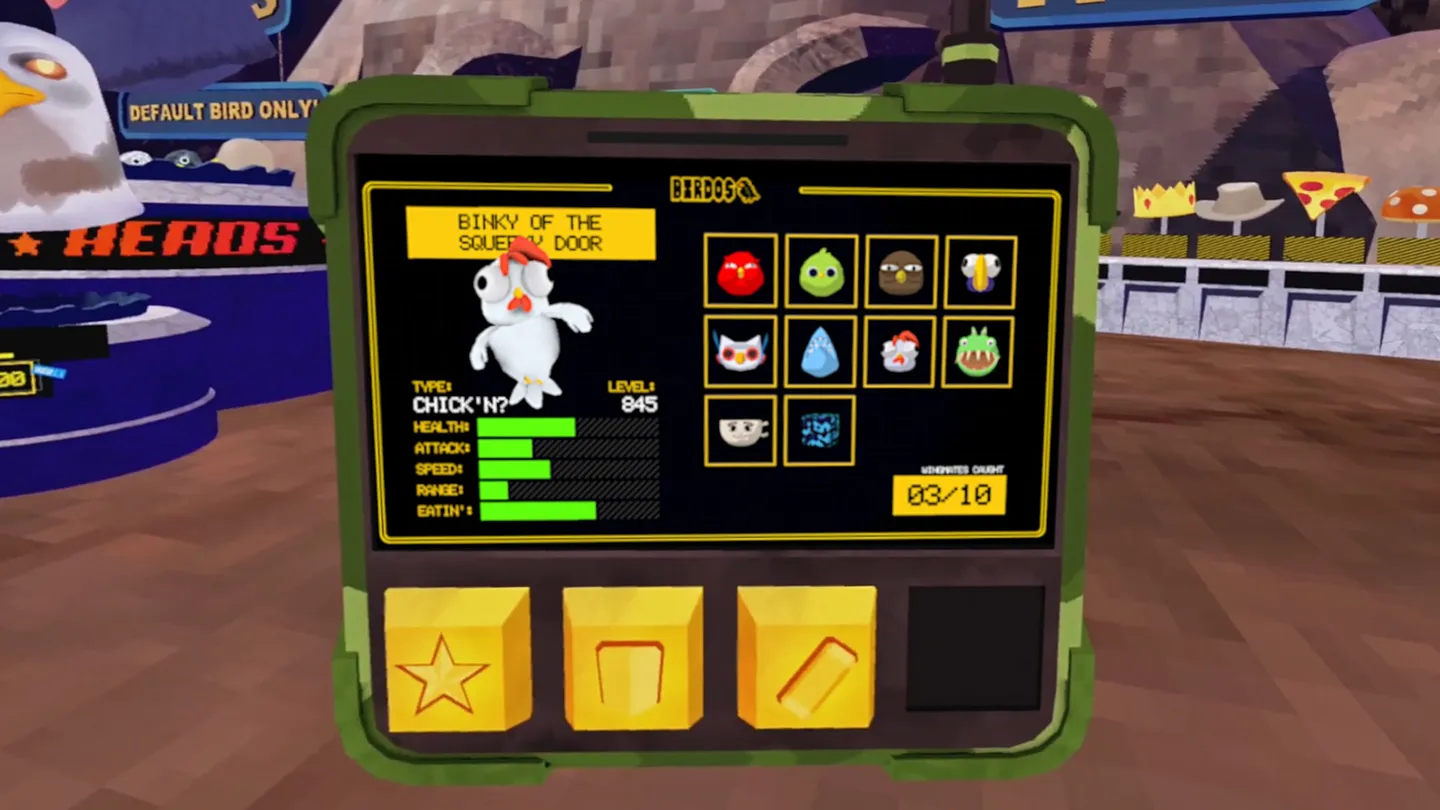The width and height of the screenshot is (1440, 810).
Task: Select the chicken head wingmate icon
Action: pos(900,351)
